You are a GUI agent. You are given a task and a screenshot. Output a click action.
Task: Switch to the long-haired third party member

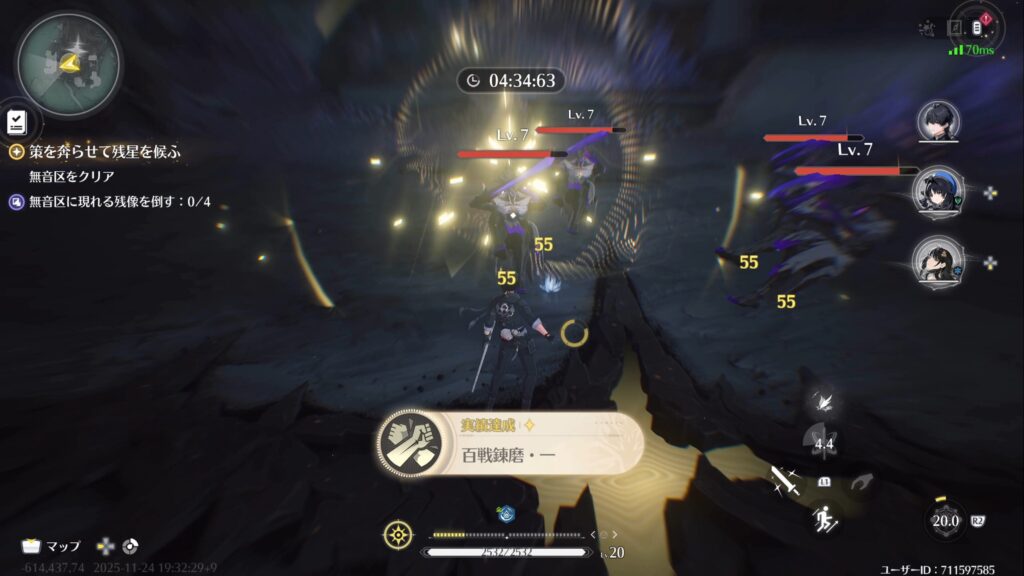click(x=937, y=261)
